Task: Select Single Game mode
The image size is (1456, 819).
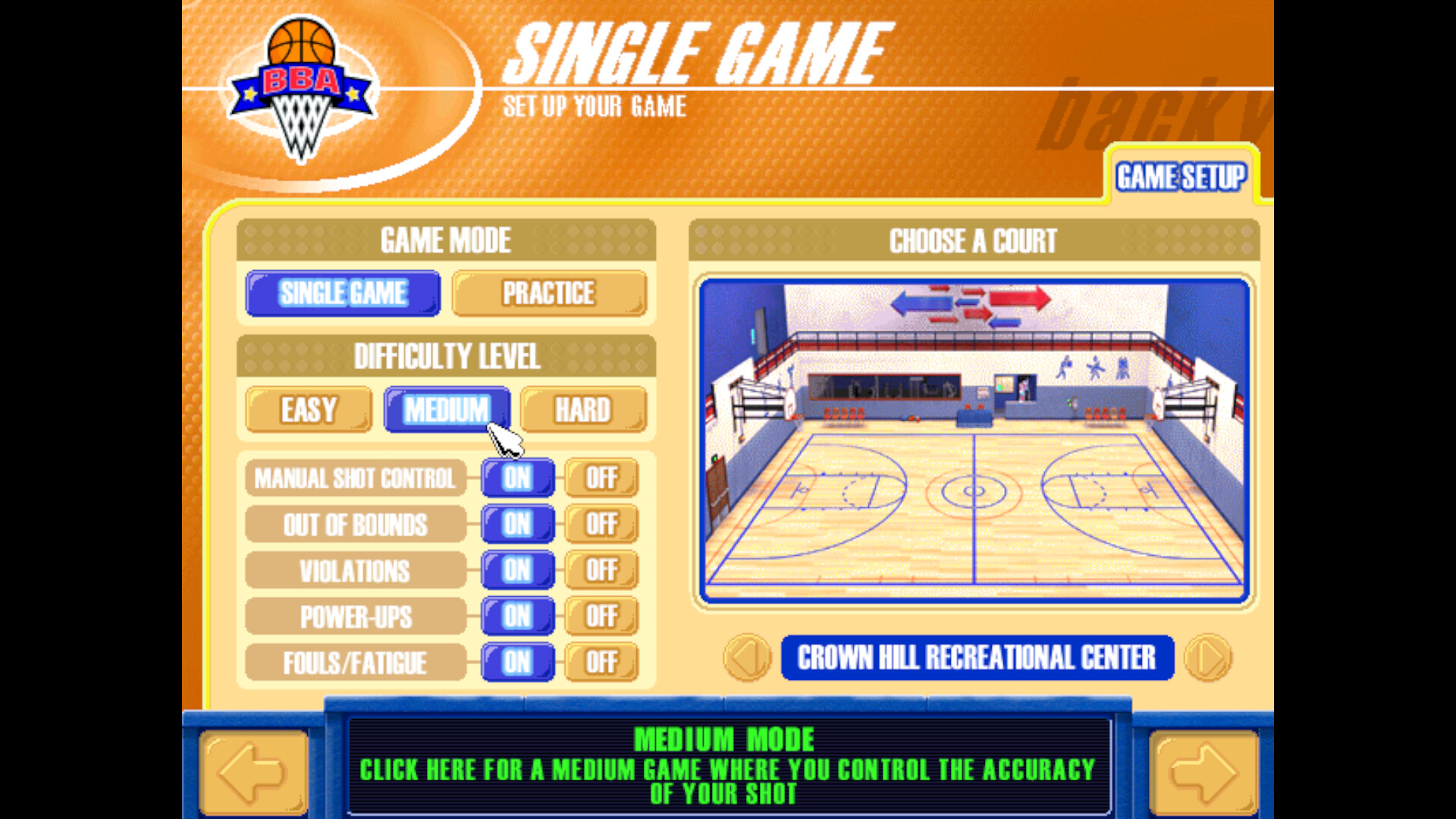Action: coord(342,294)
